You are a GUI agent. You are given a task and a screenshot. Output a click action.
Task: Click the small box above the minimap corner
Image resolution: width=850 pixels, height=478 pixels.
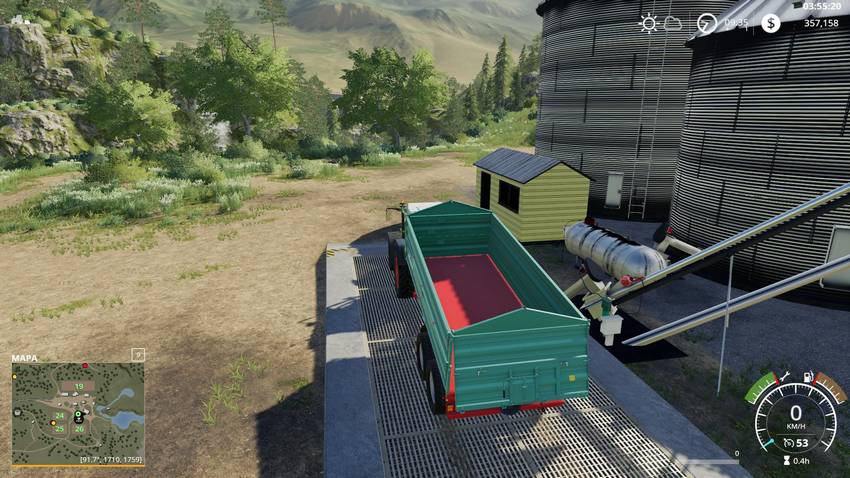pyautogui.click(x=138, y=354)
